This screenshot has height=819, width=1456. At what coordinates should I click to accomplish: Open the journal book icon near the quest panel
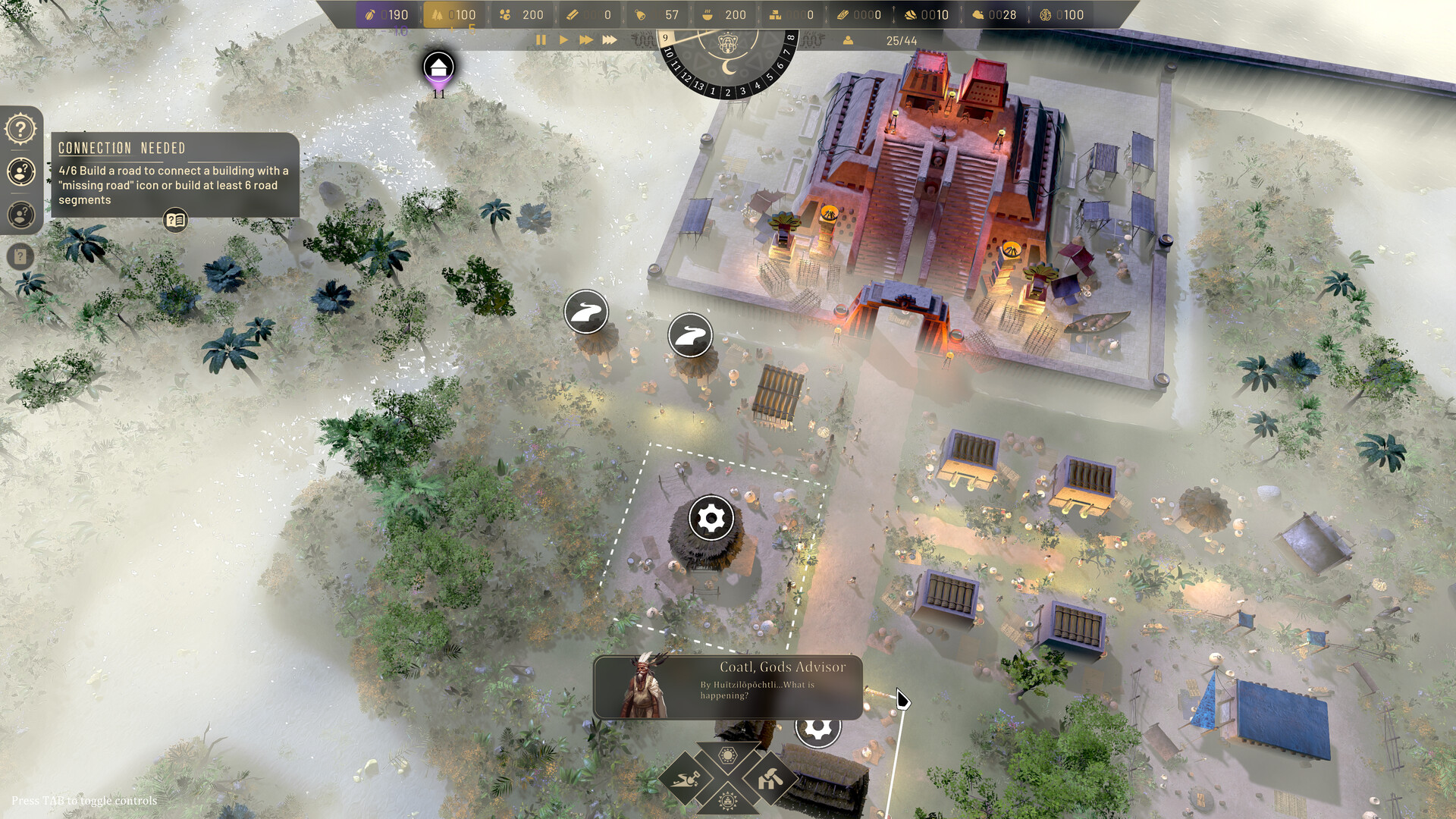click(174, 220)
